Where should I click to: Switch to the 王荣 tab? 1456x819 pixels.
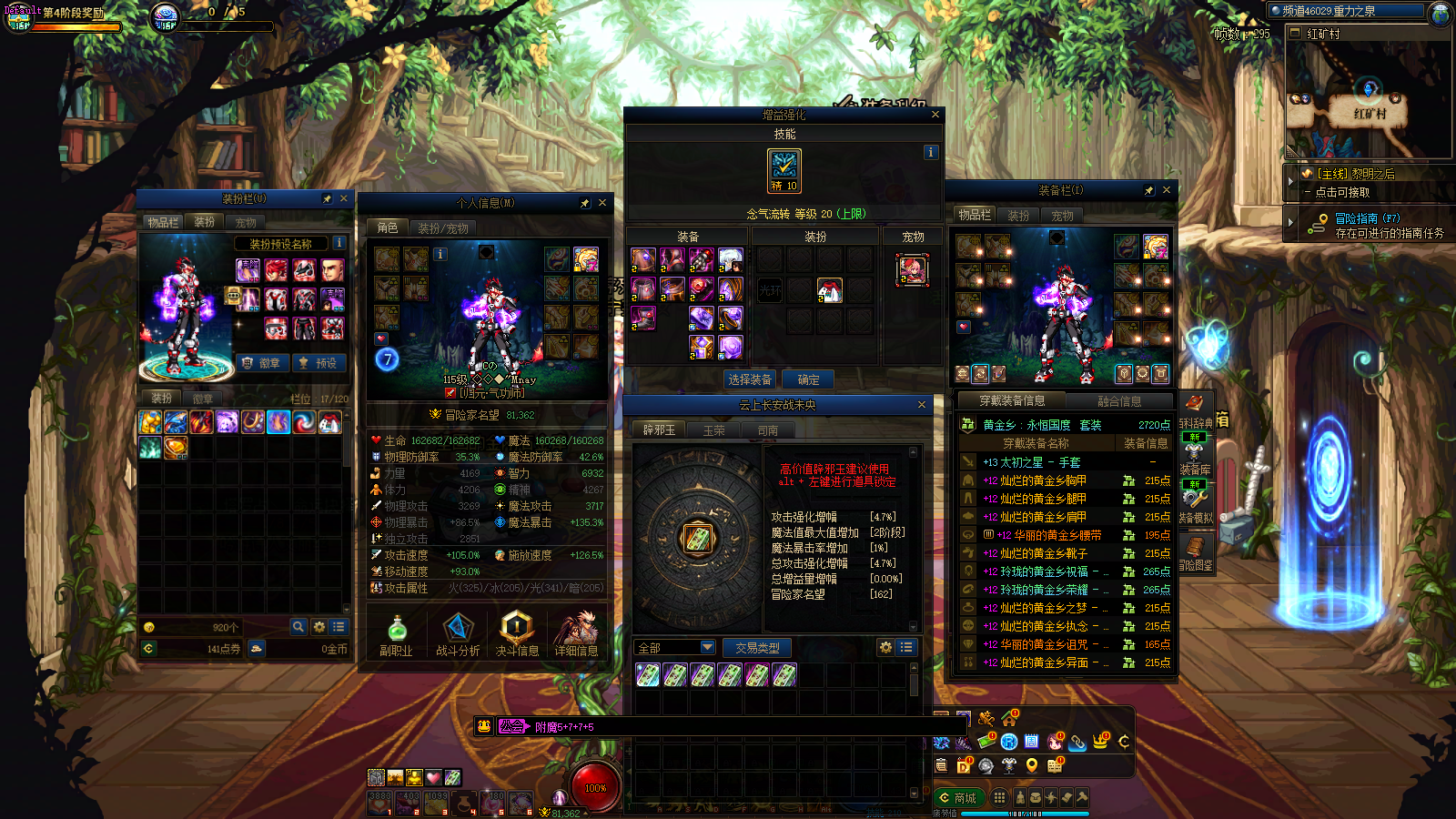point(713,430)
